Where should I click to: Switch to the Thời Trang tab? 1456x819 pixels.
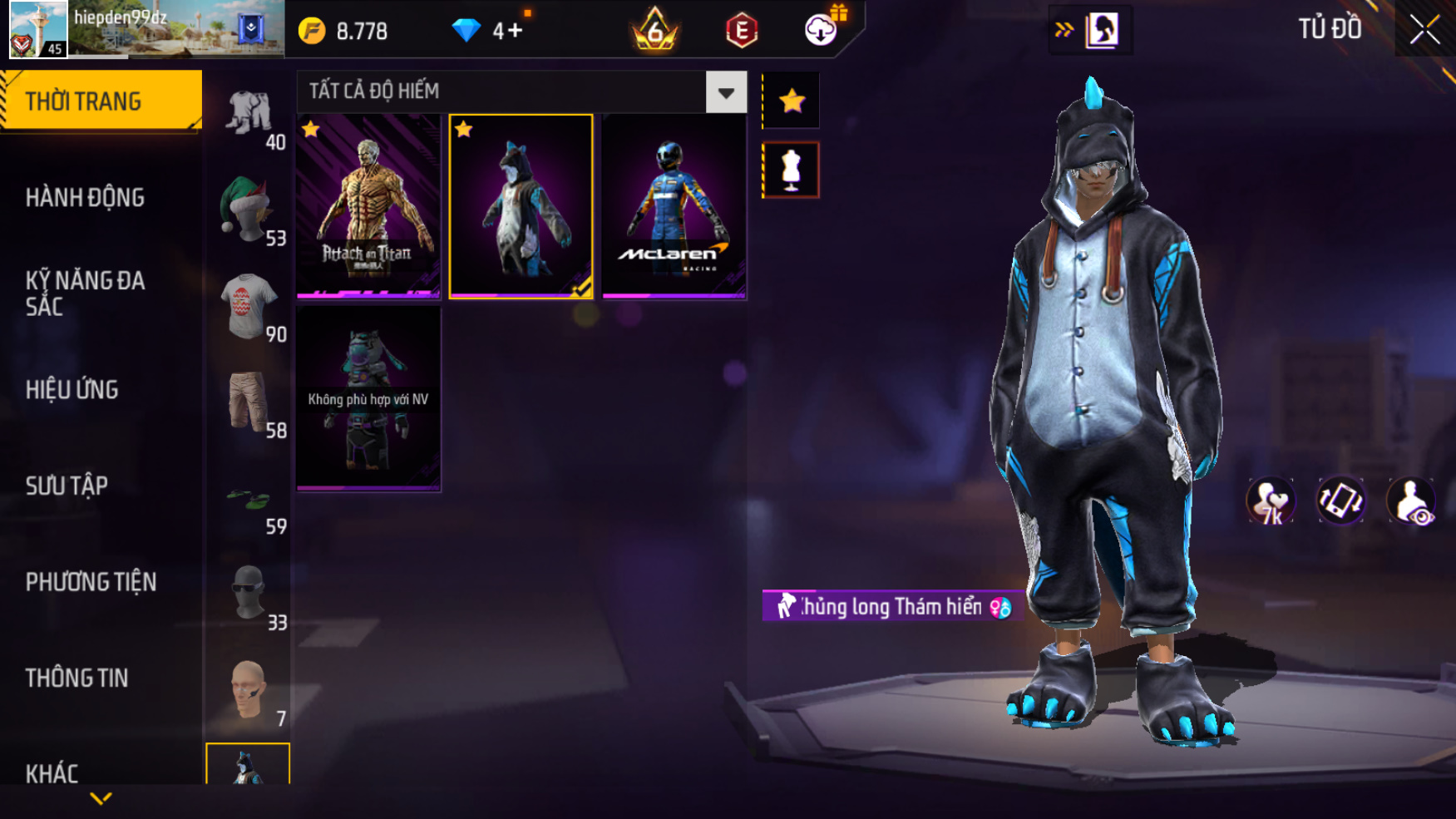point(100,101)
